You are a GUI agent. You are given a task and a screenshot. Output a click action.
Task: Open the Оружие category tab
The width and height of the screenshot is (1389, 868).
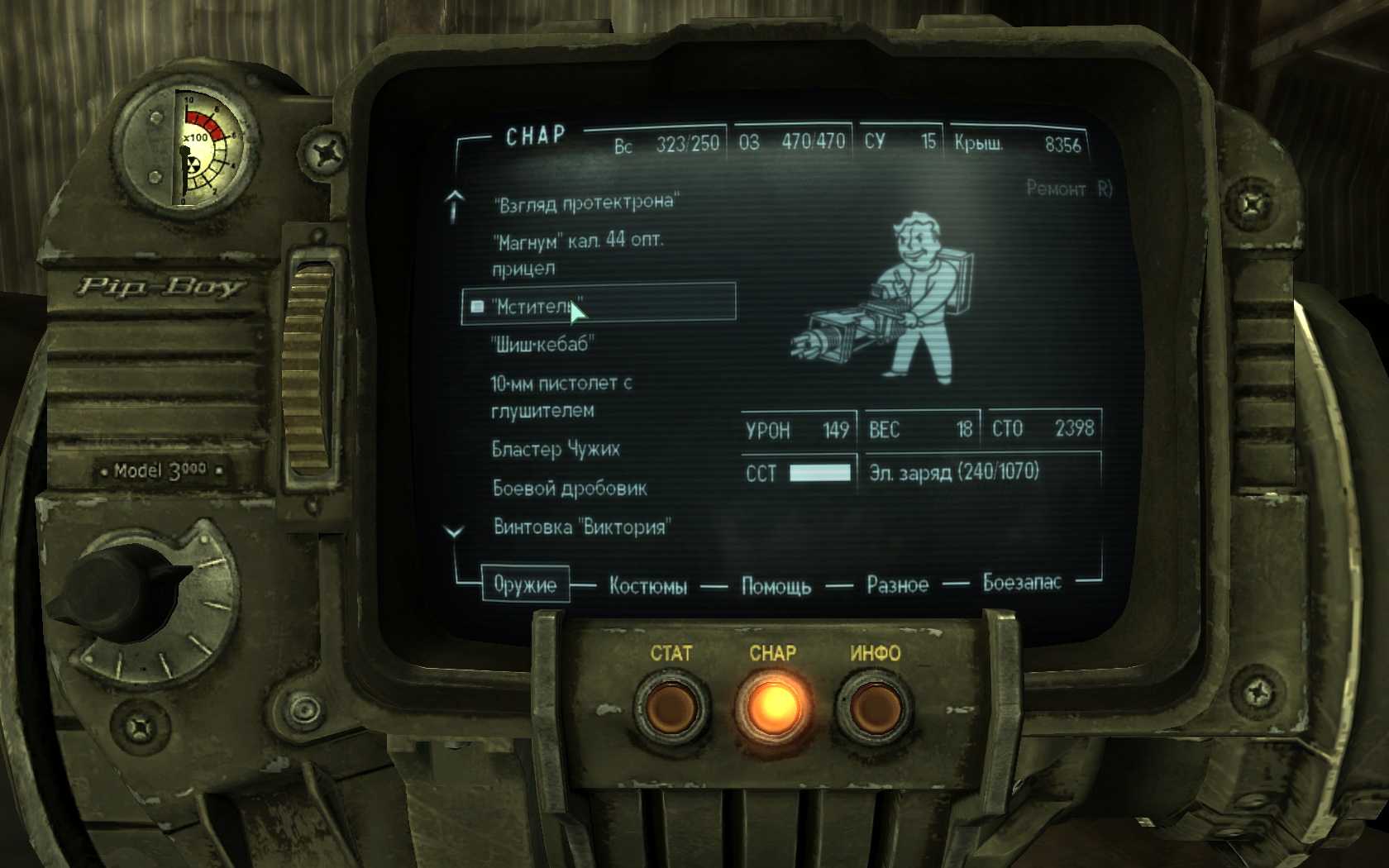coord(525,584)
